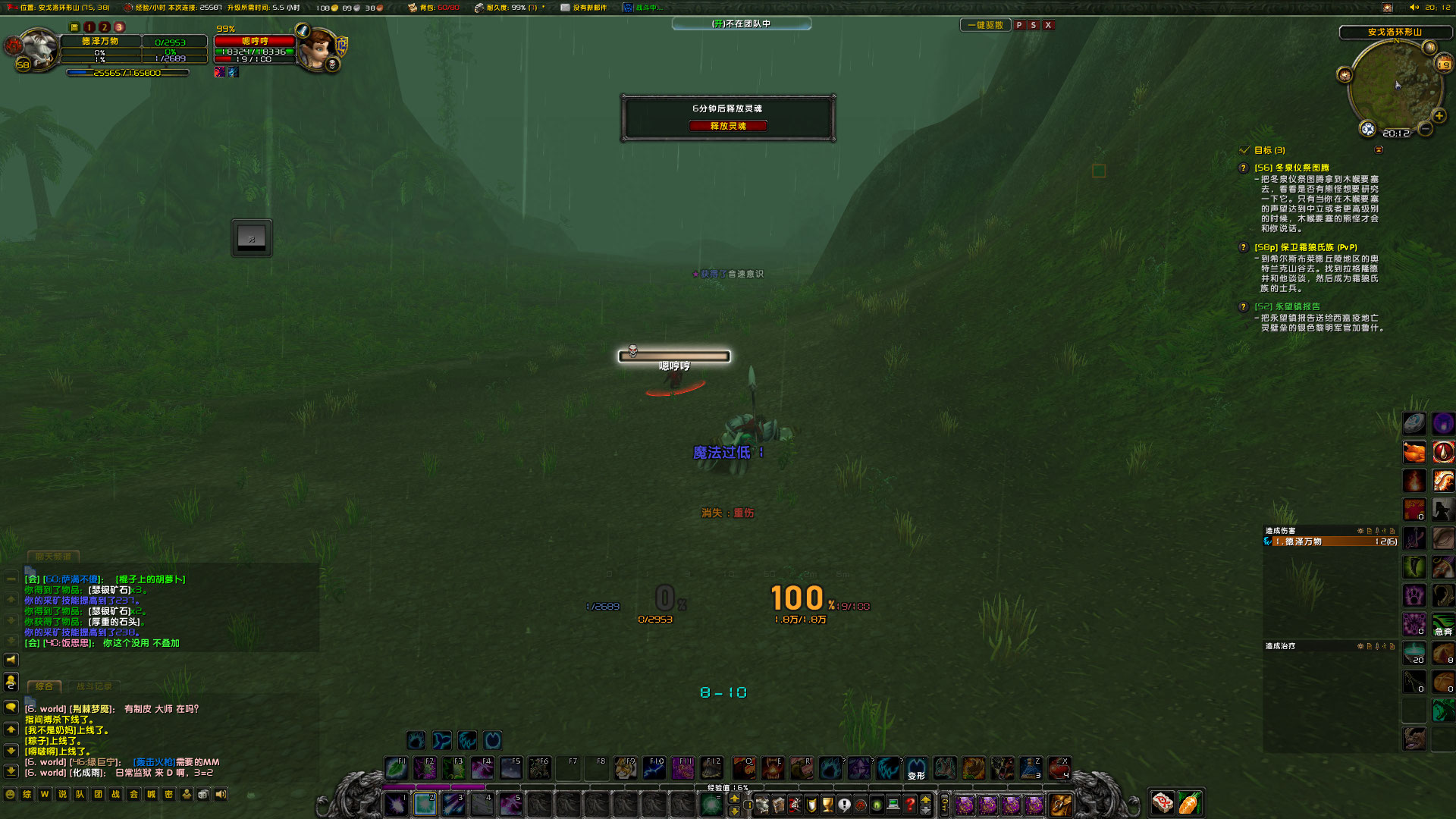
Task: Mute chat with the speaker icon in channel row
Action: click(221, 795)
